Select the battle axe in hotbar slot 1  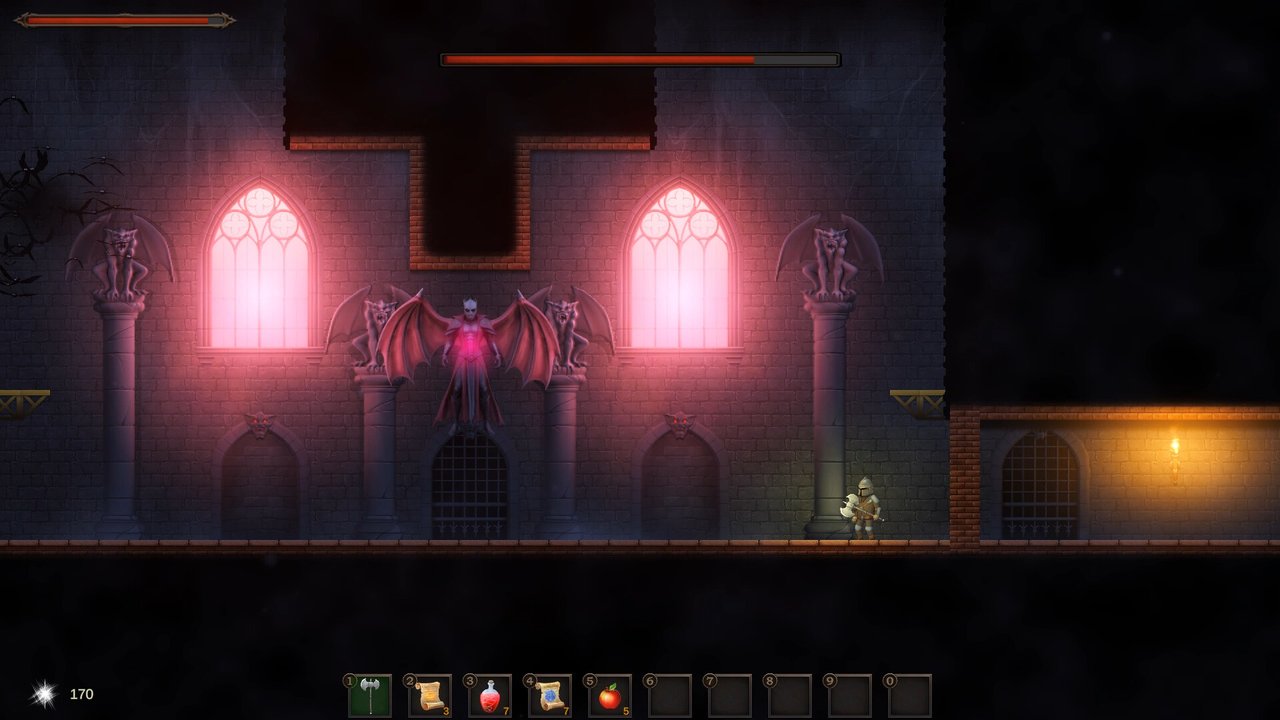coord(370,694)
